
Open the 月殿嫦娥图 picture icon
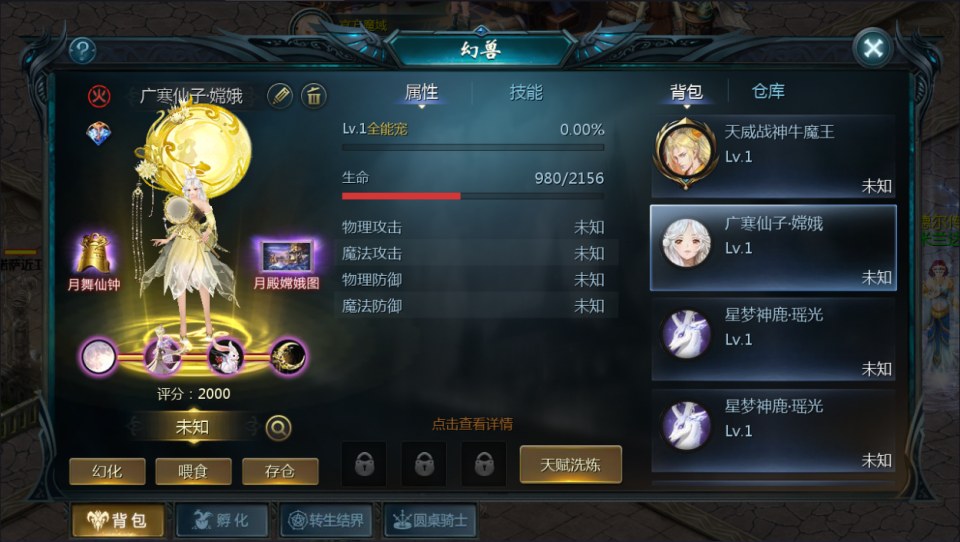tap(286, 257)
